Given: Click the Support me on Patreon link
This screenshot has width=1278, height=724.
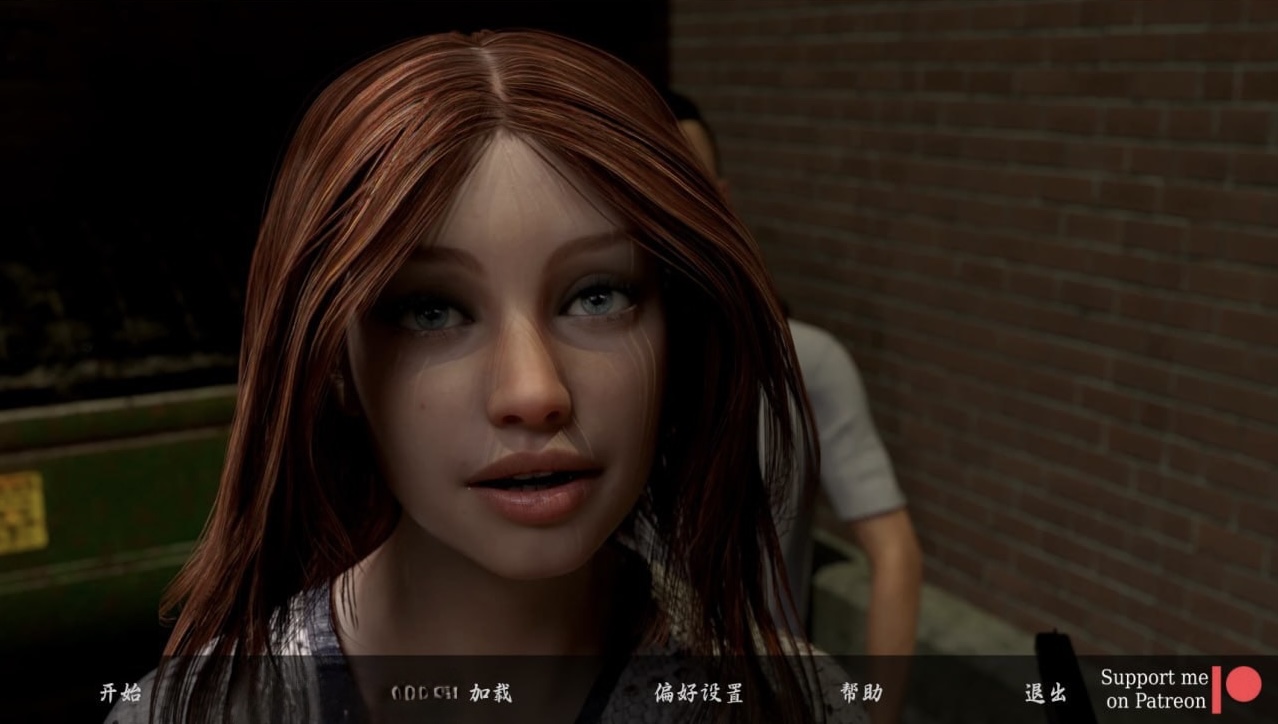Looking at the screenshot, I should pyautogui.click(x=1180, y=689).
